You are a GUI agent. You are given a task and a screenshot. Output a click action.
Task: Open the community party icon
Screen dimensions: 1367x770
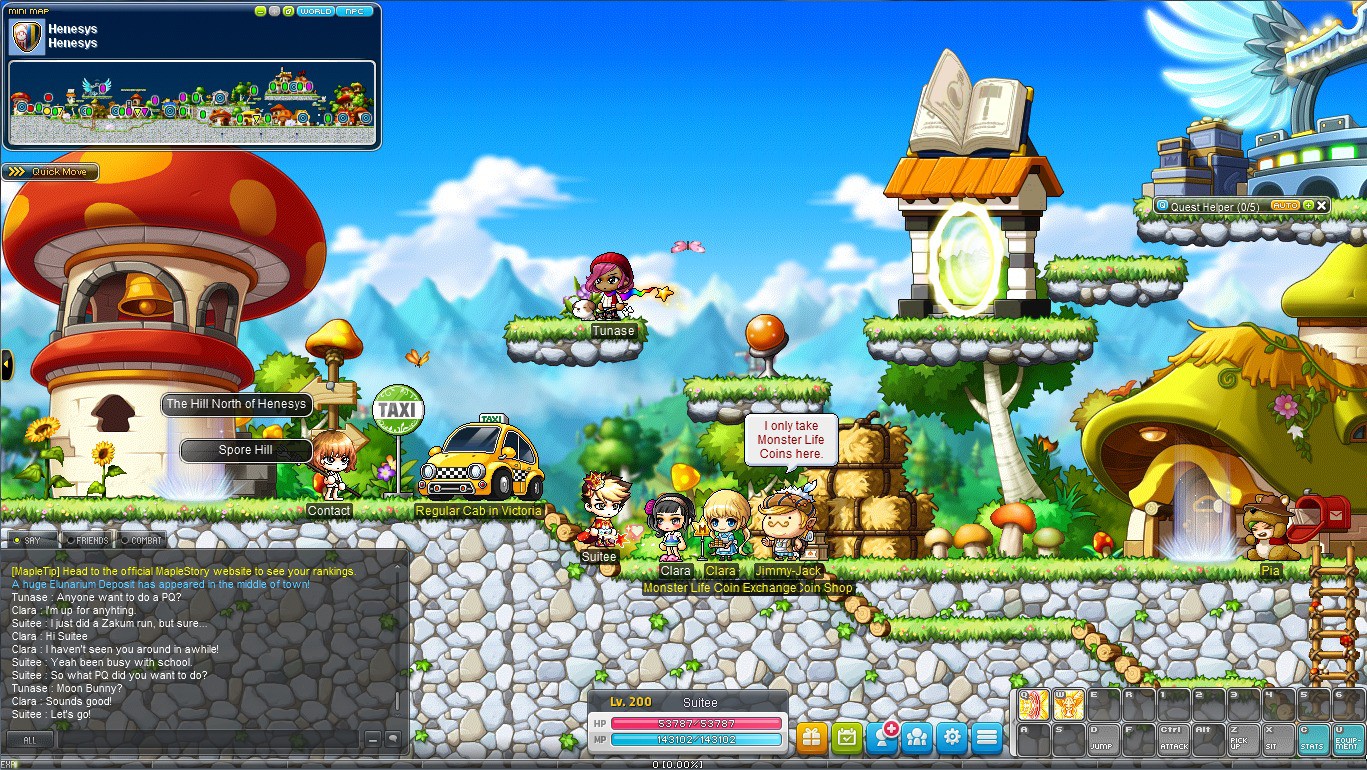point(917,736)
